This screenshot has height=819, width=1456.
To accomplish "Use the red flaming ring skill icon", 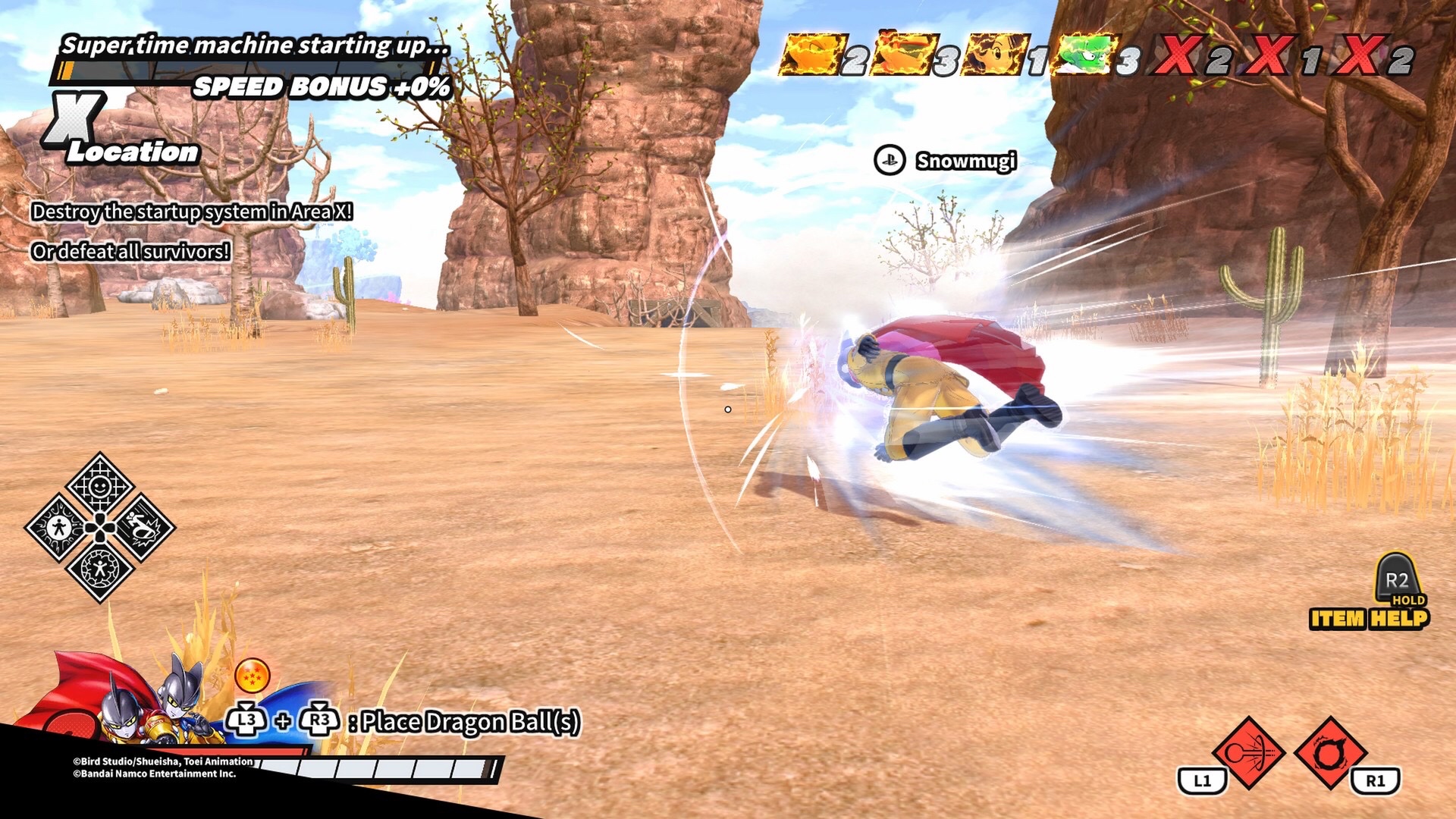I will (1329, 753).
